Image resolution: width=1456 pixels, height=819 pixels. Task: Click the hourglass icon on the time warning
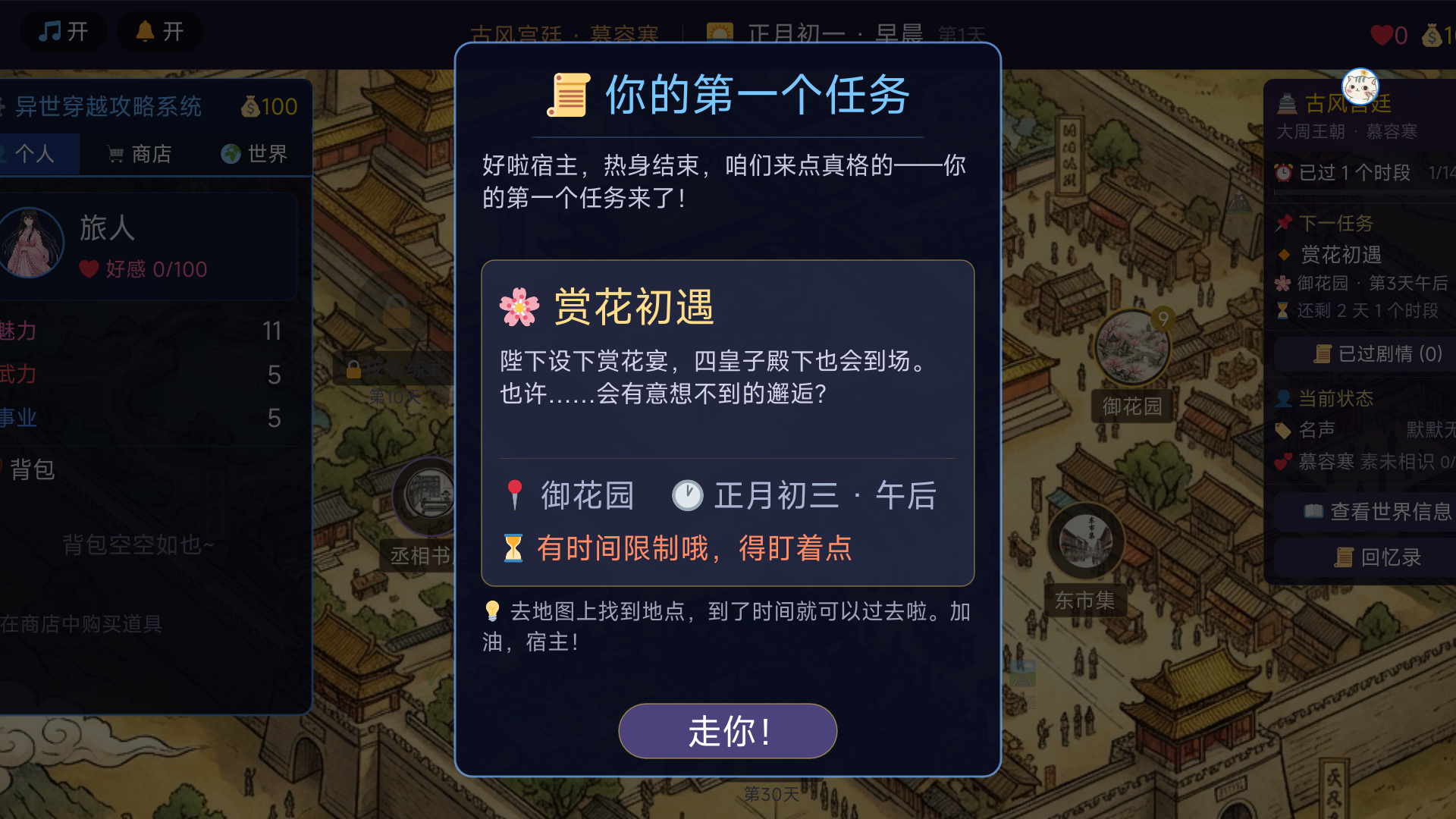pos(515,547)
